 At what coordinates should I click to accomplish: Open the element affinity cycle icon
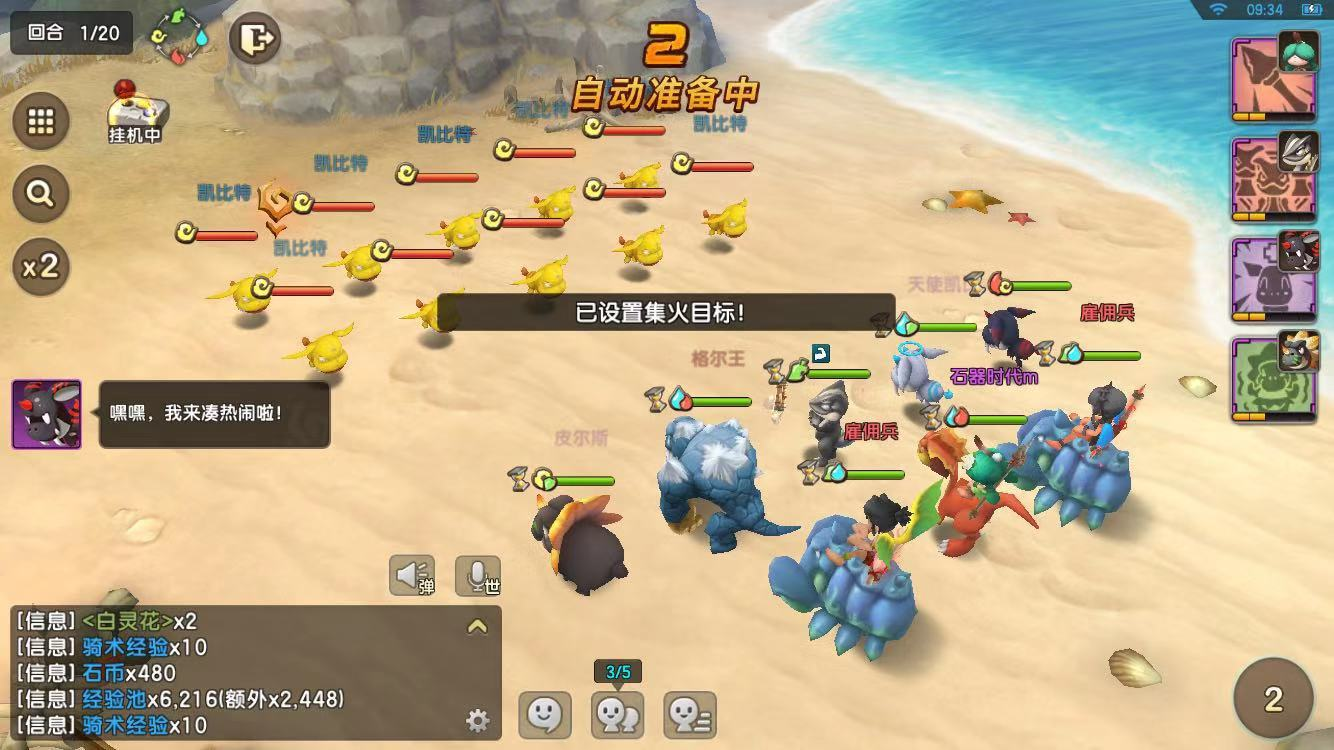(x=178, y=37)
